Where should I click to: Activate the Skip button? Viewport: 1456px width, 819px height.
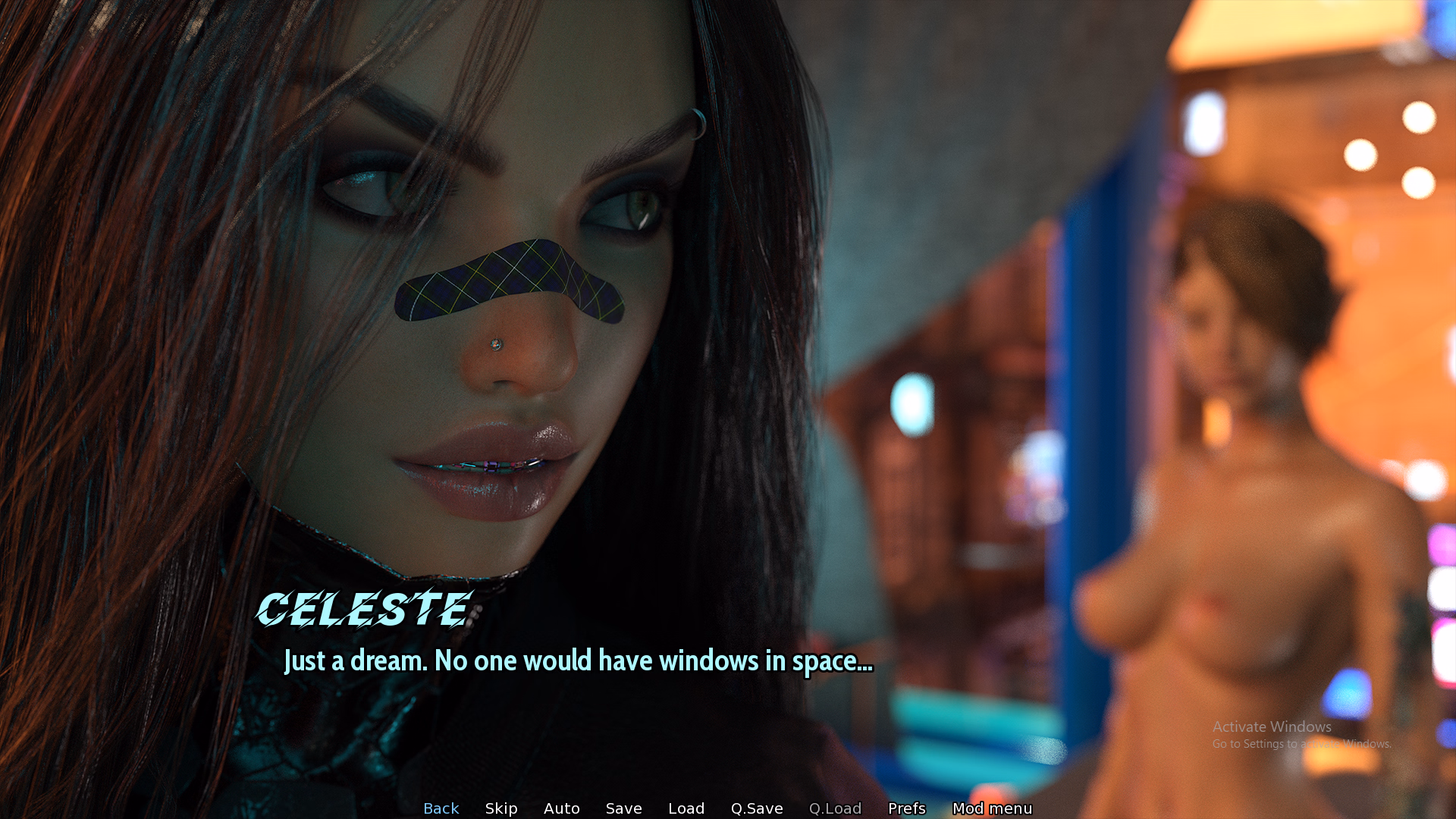coord(501,808)
